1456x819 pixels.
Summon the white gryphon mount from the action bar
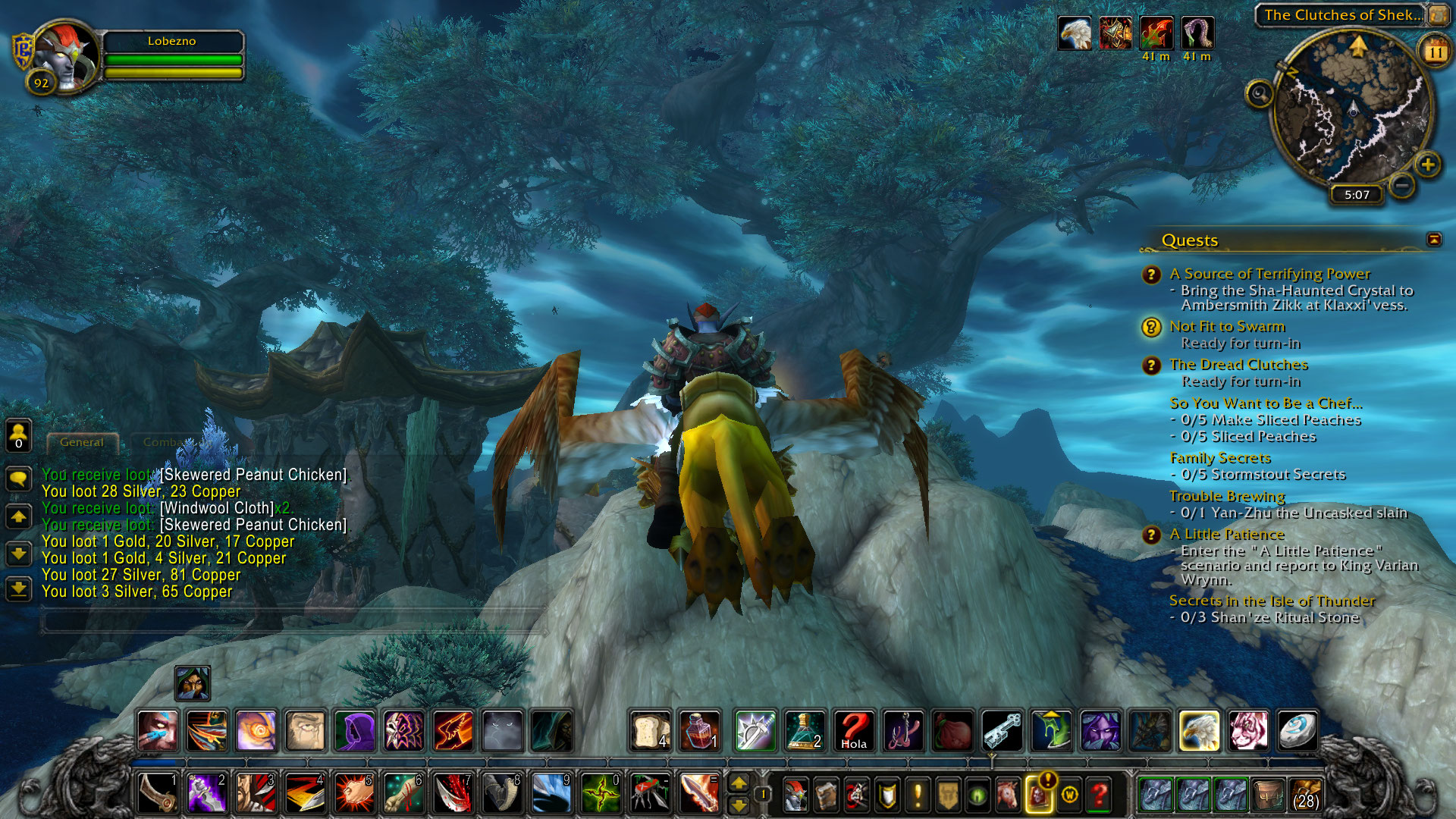pyautogui.click(x=1198, y=731)
